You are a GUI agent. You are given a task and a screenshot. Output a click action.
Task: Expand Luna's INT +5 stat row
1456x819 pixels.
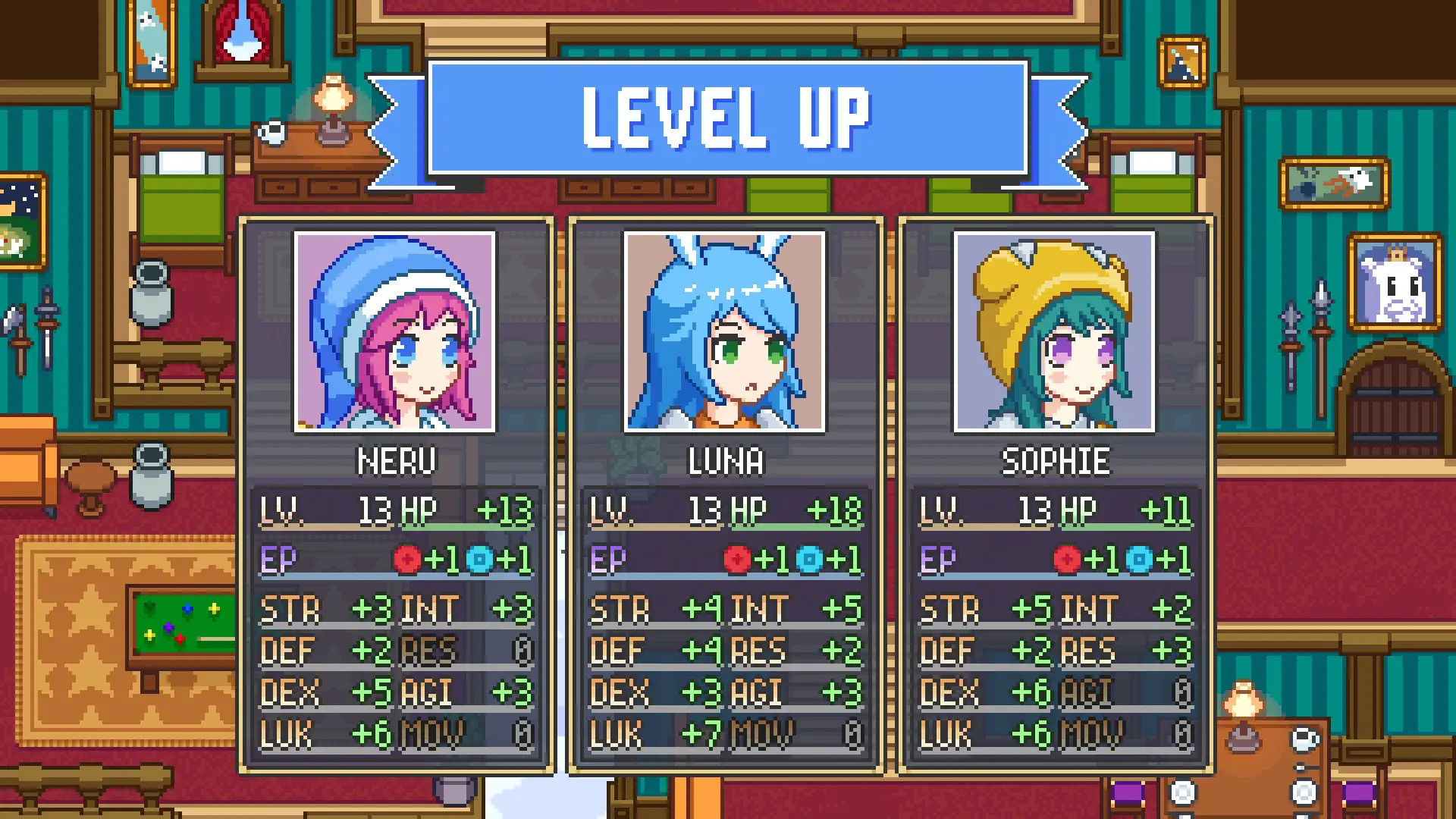[x=796, y=607]
